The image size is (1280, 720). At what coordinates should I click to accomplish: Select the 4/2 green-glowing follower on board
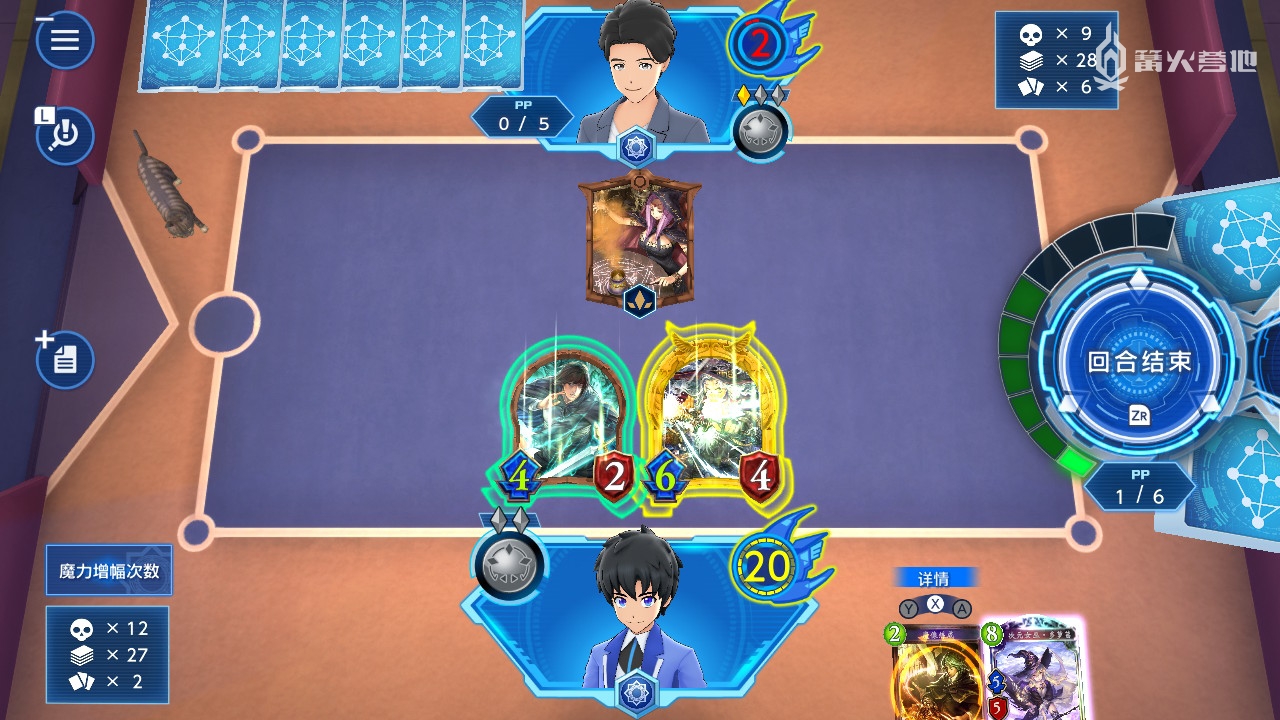point(567,420)
